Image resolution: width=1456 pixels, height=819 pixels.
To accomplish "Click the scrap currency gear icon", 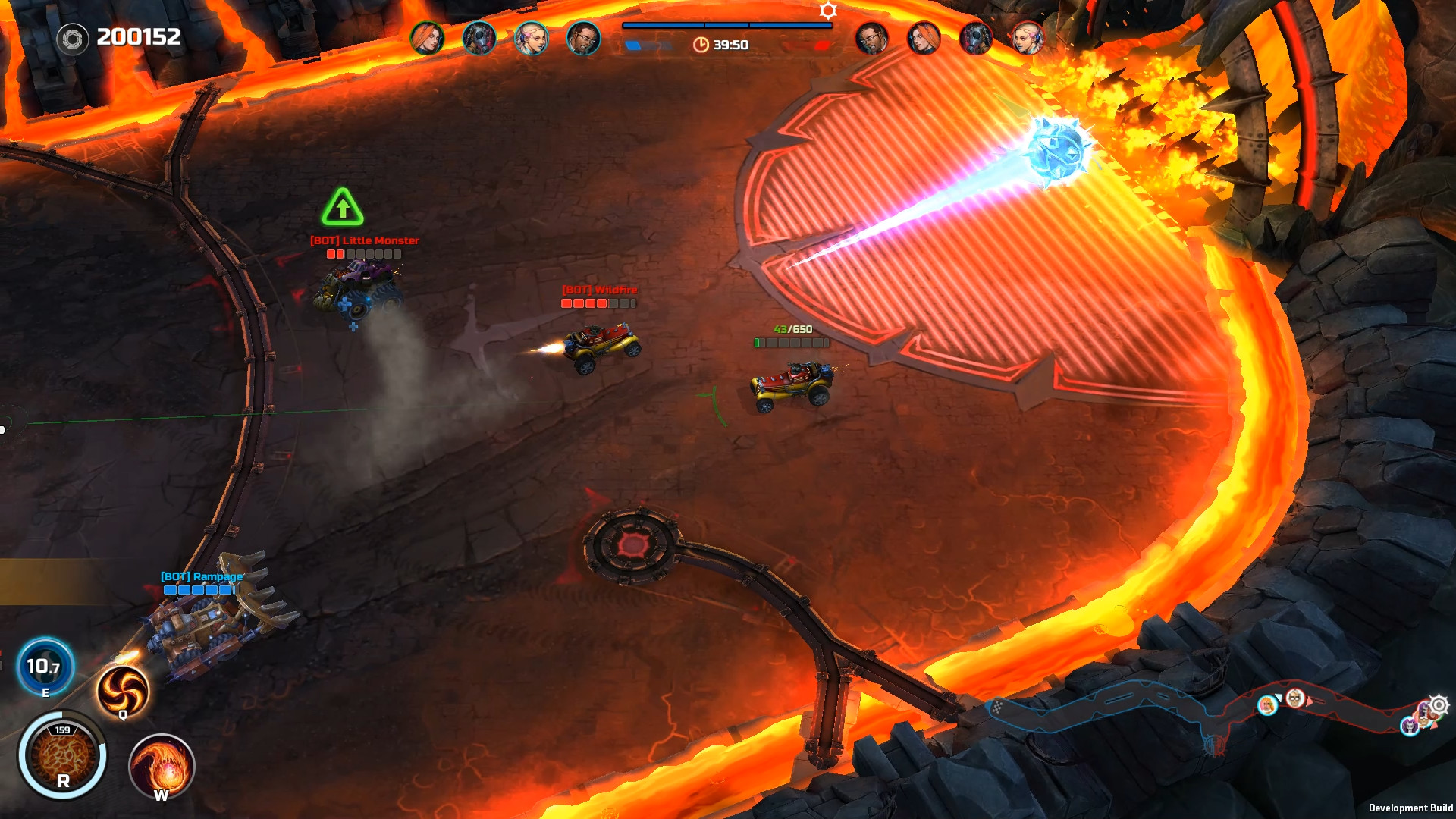I will (x=73, y=39).
